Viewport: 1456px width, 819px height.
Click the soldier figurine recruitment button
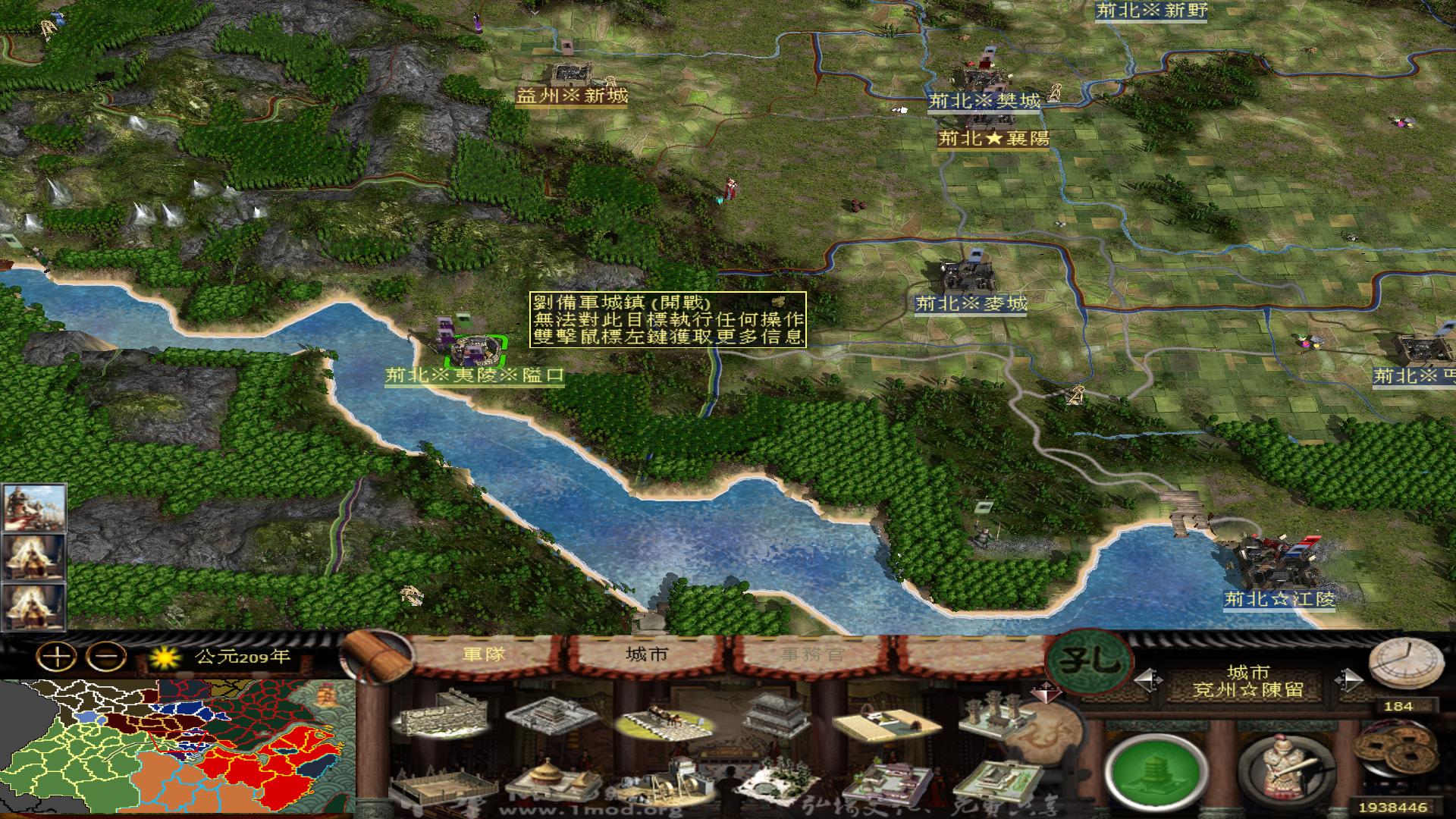pos(1282,767)
